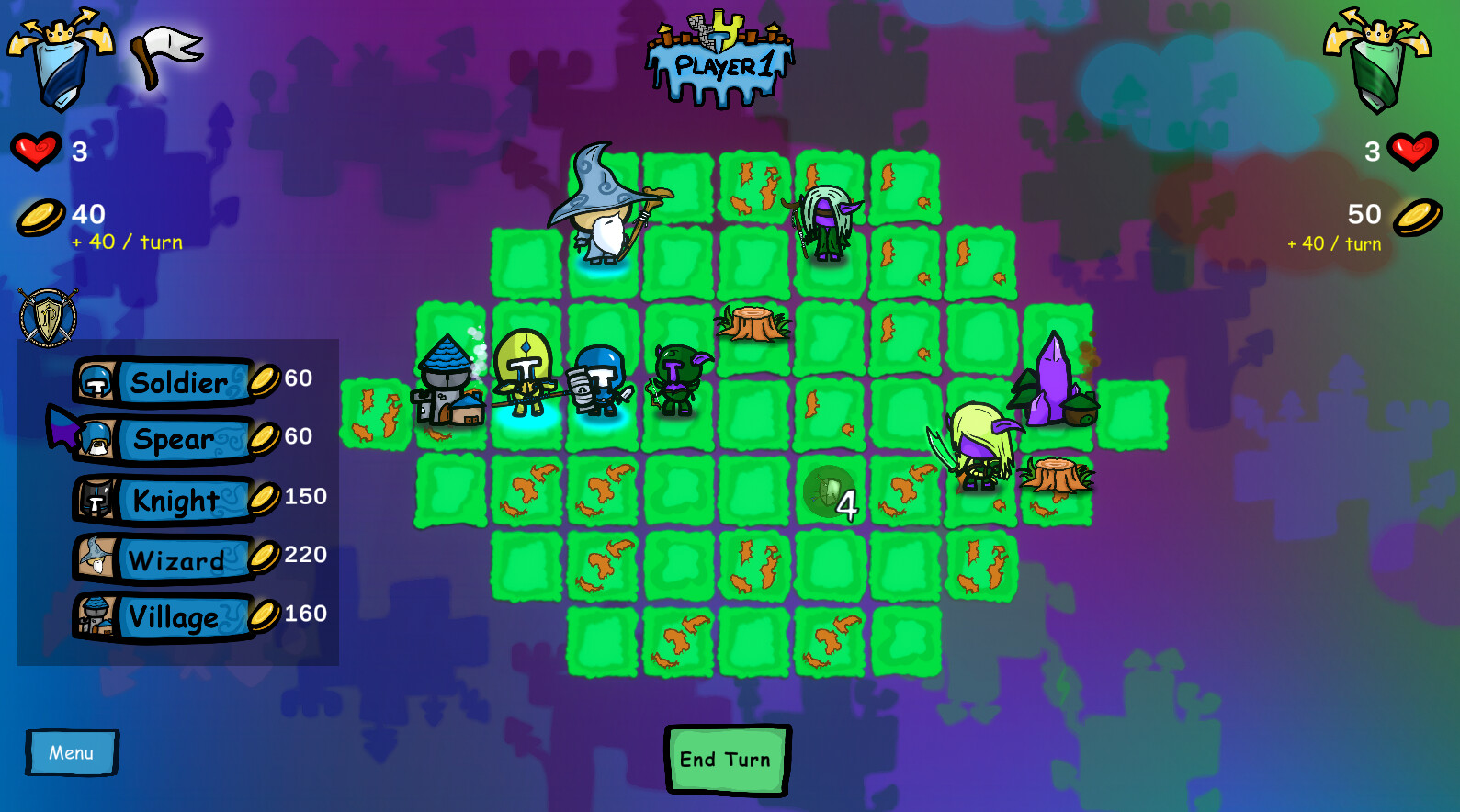Select the Spear unit icon in the shop

96,439
